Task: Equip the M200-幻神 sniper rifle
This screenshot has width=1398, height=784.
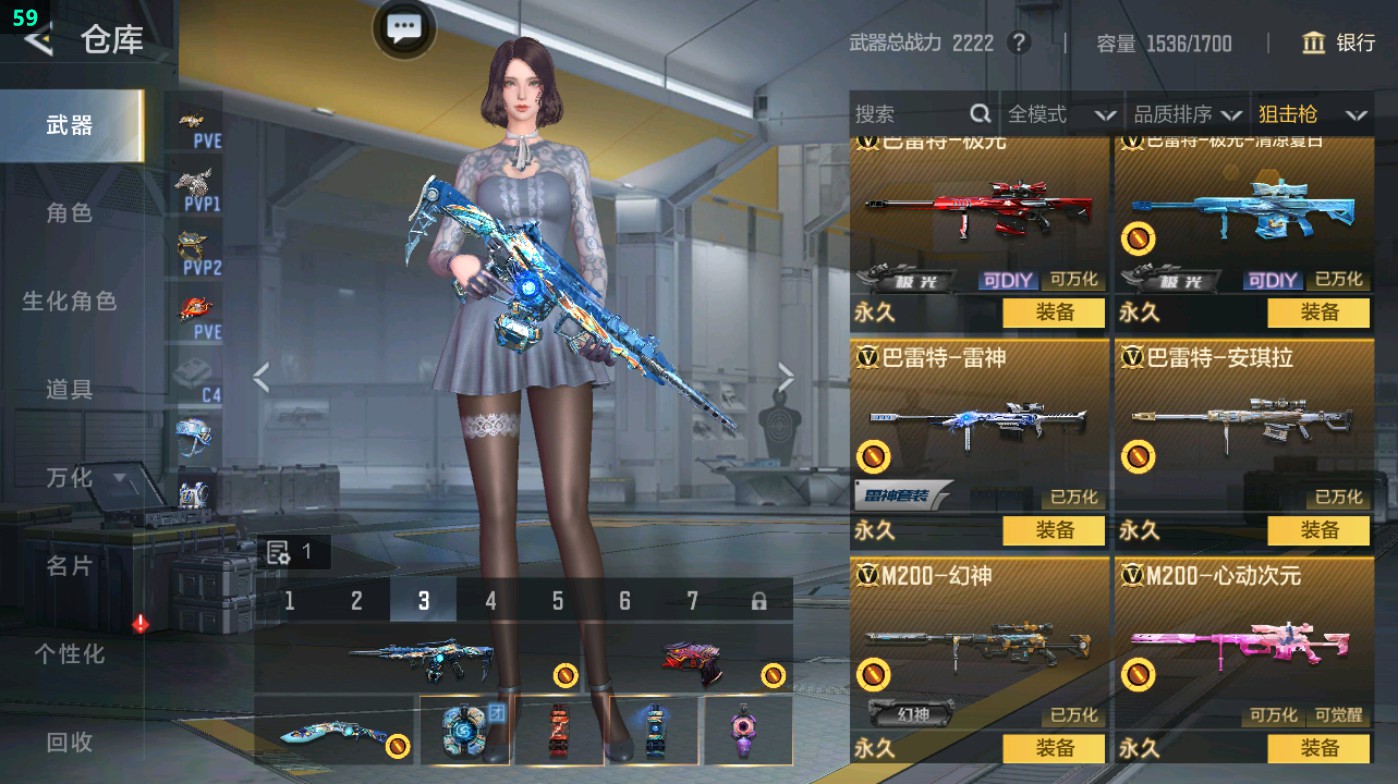Action: (x=1054, y=748)
